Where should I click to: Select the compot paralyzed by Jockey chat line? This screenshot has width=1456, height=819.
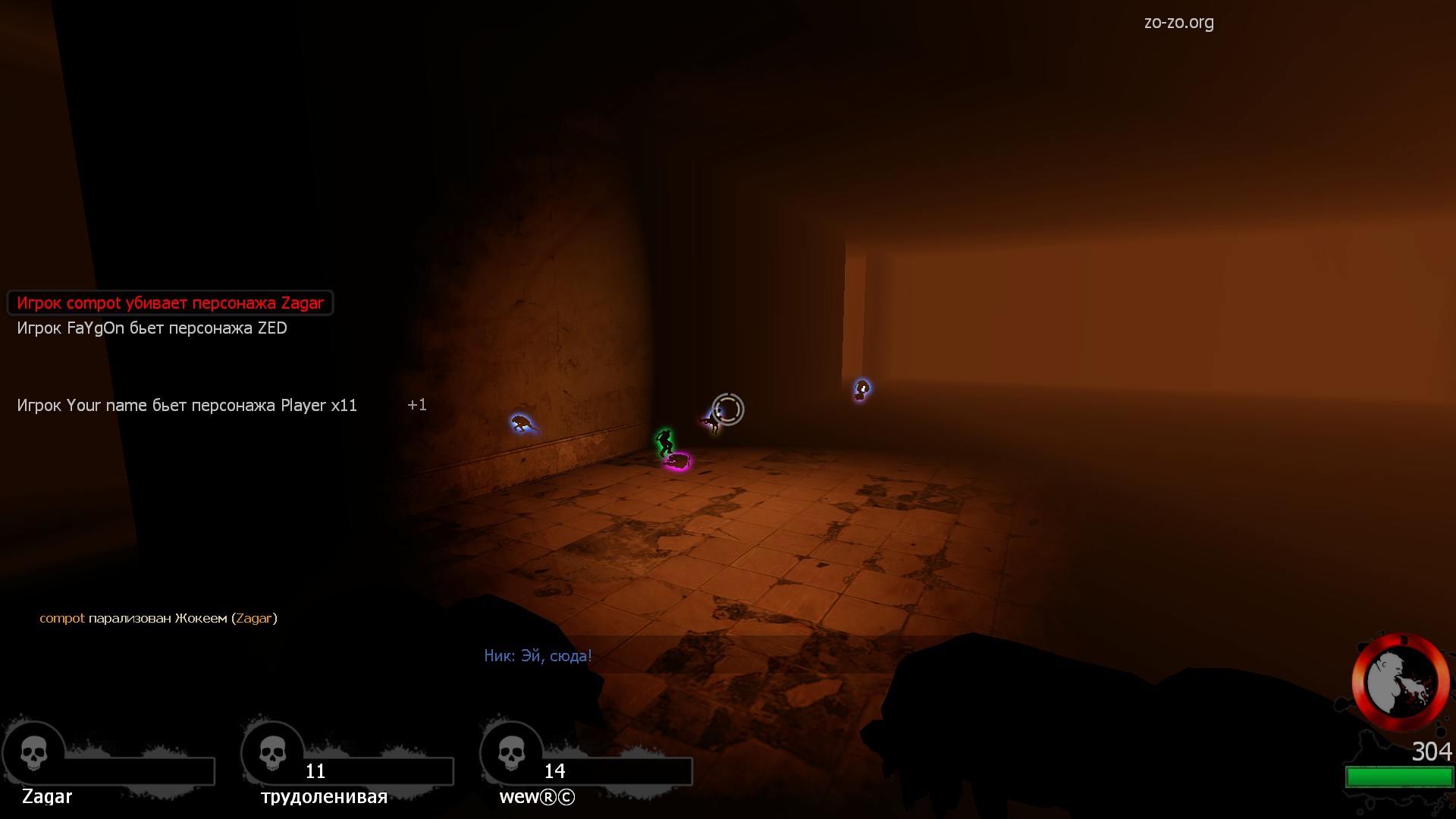click(x=158, y=618)
